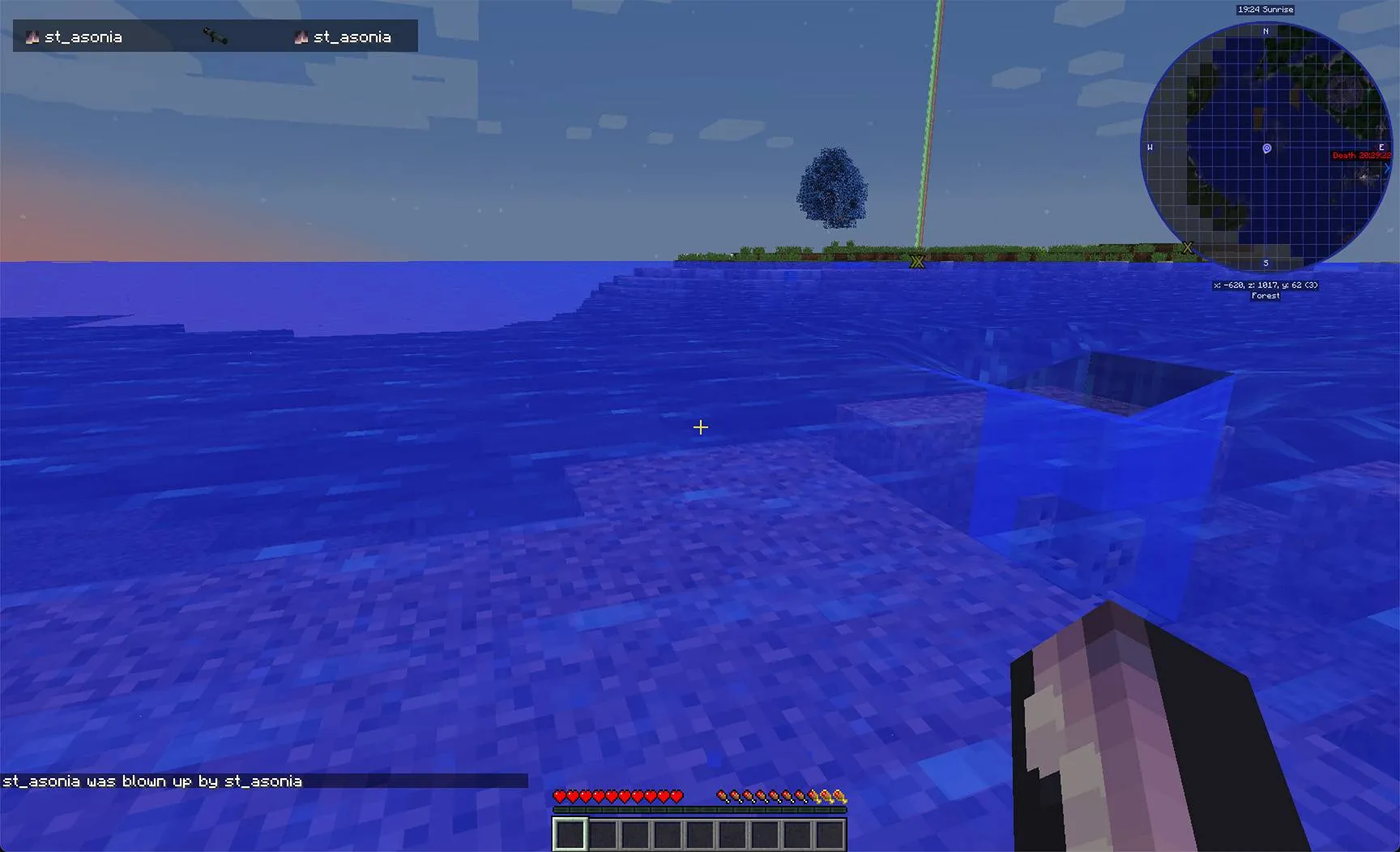Screen dimensions: 1400x852
Task: Open the 19:24 Sunrise time display
Action: point(1266,10)
